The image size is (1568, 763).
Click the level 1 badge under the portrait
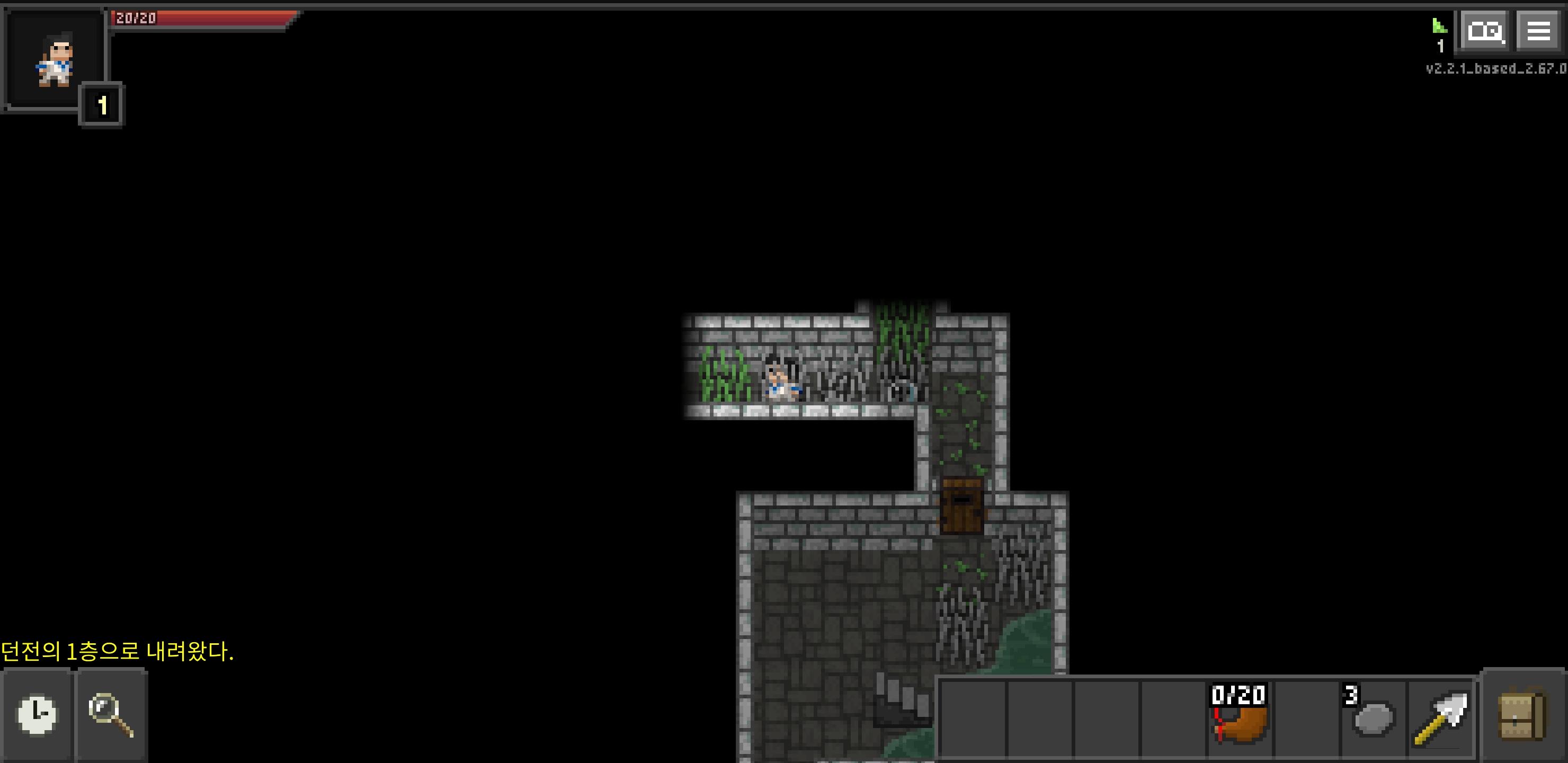click(102, 103)
